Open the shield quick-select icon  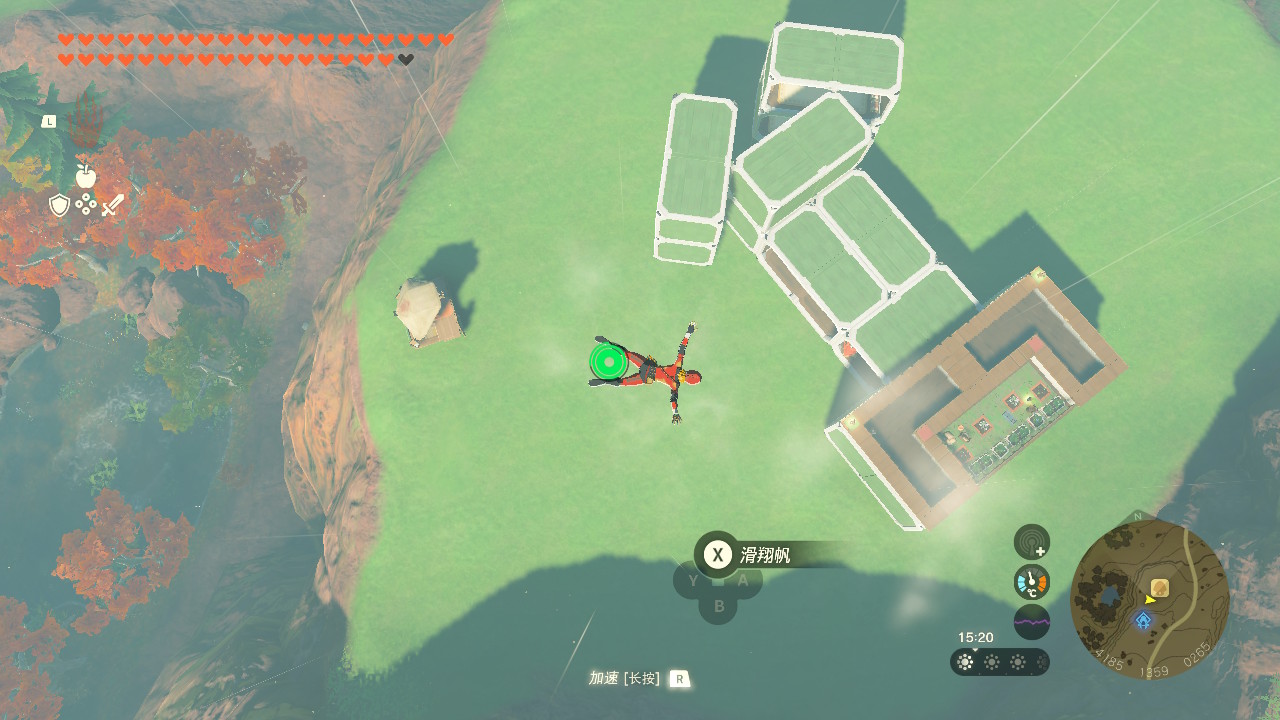[x=60, y=206]
